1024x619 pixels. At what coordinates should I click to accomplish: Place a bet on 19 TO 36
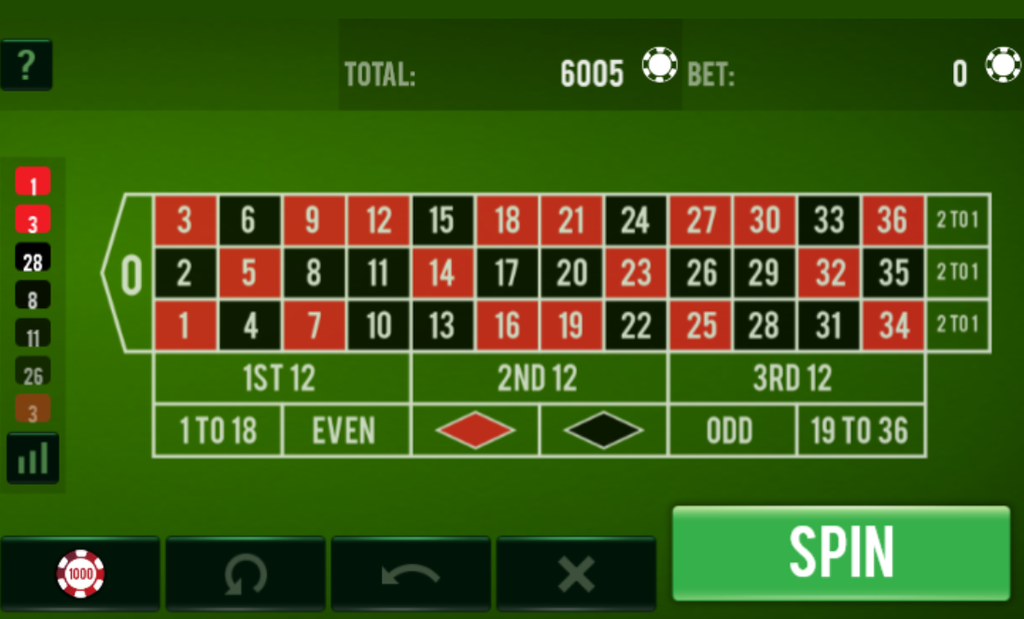860,431
